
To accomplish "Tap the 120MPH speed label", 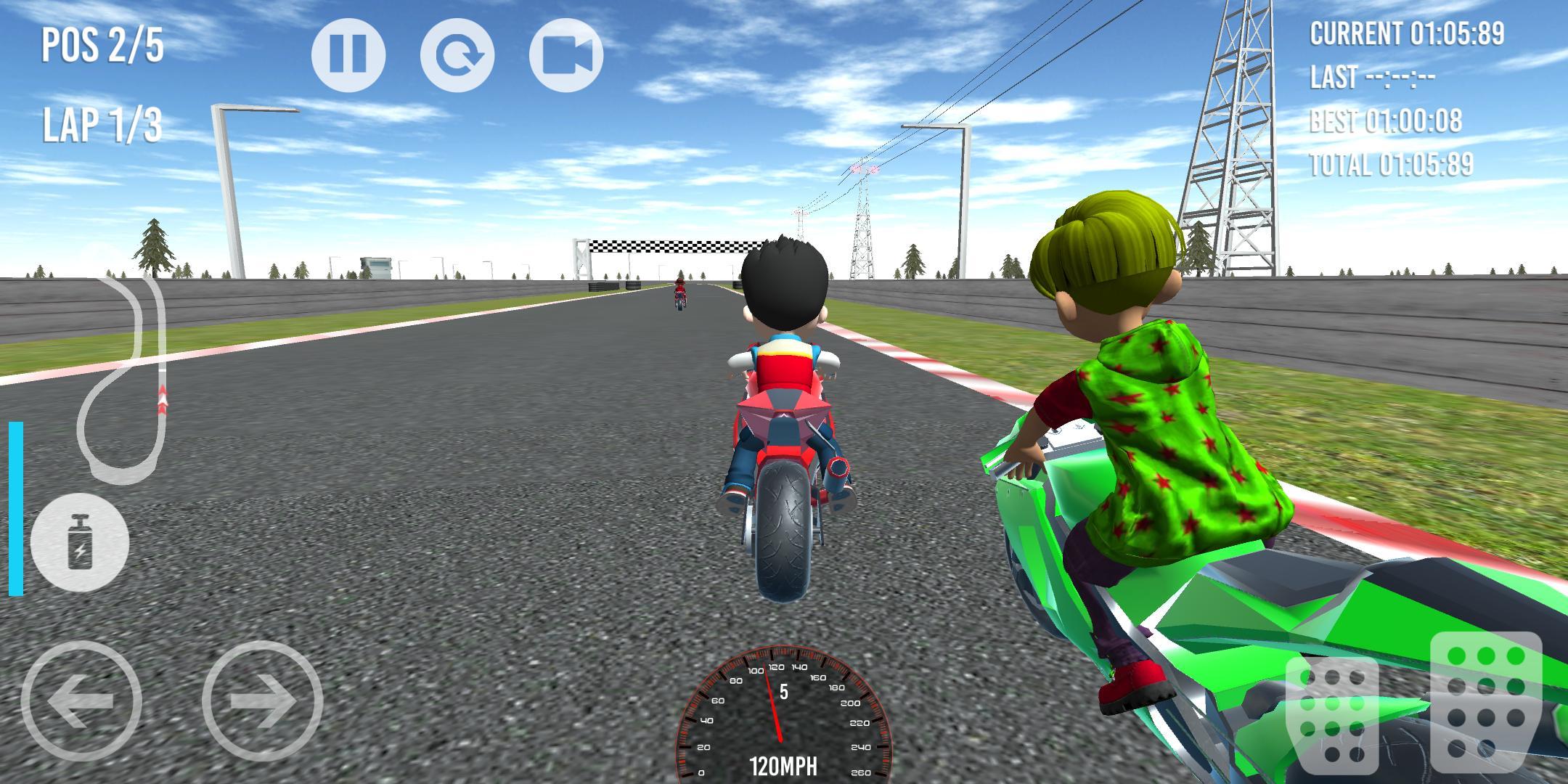I will [x=784, y=764].
